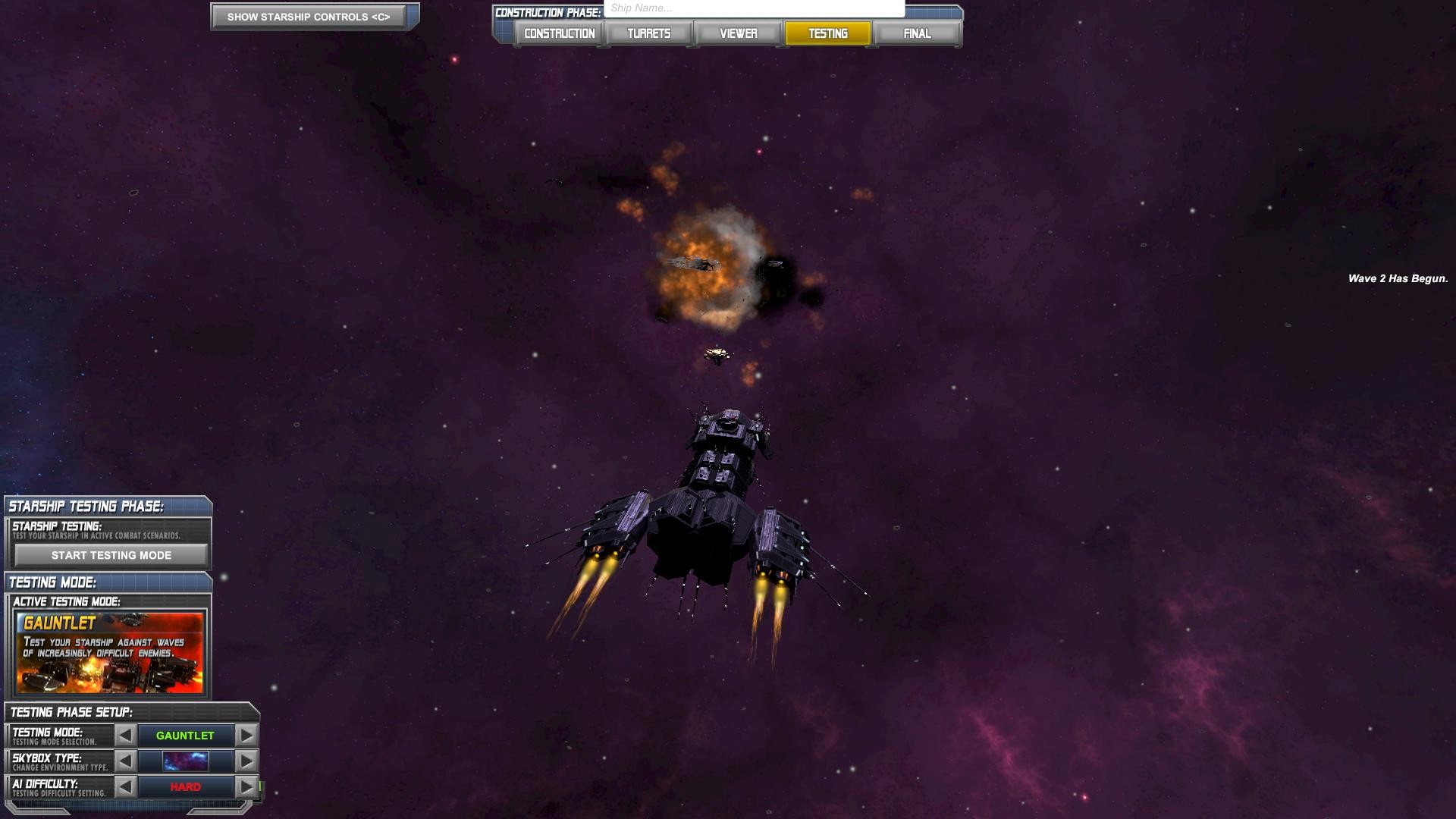Screen dimensions: 1456x819
Task: Switch to the TESTING tab
Action: [827, 33]
